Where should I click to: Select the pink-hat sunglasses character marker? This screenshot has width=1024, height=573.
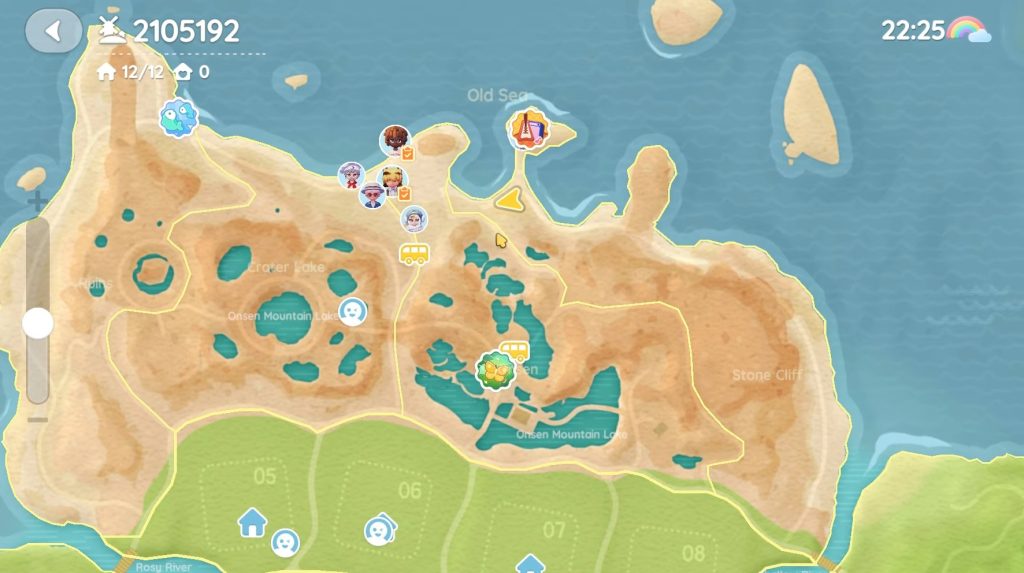click(x=373, y=194)
